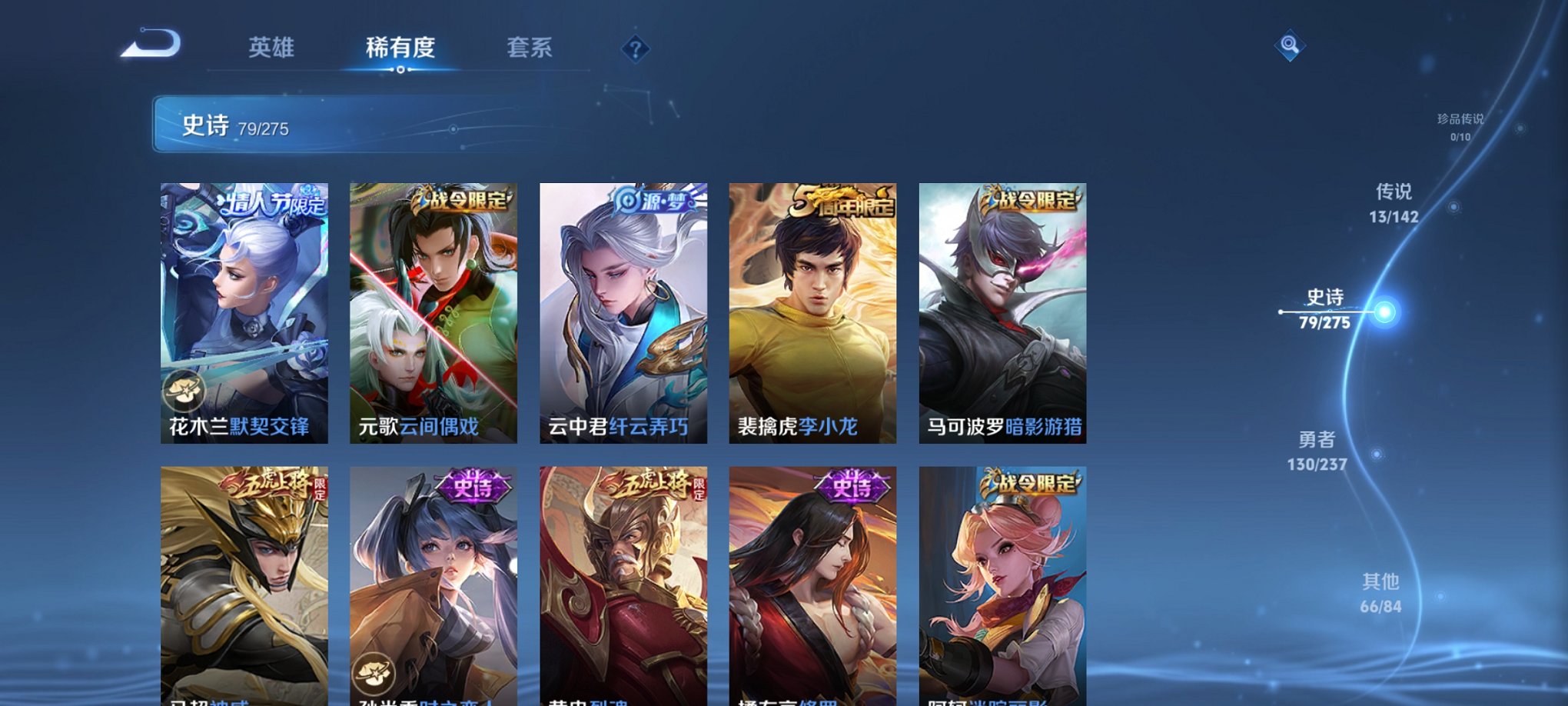This screenshot has width=1568, height=706.
Task: Open search with the magnifier icon
Action: pos(1288,44)
